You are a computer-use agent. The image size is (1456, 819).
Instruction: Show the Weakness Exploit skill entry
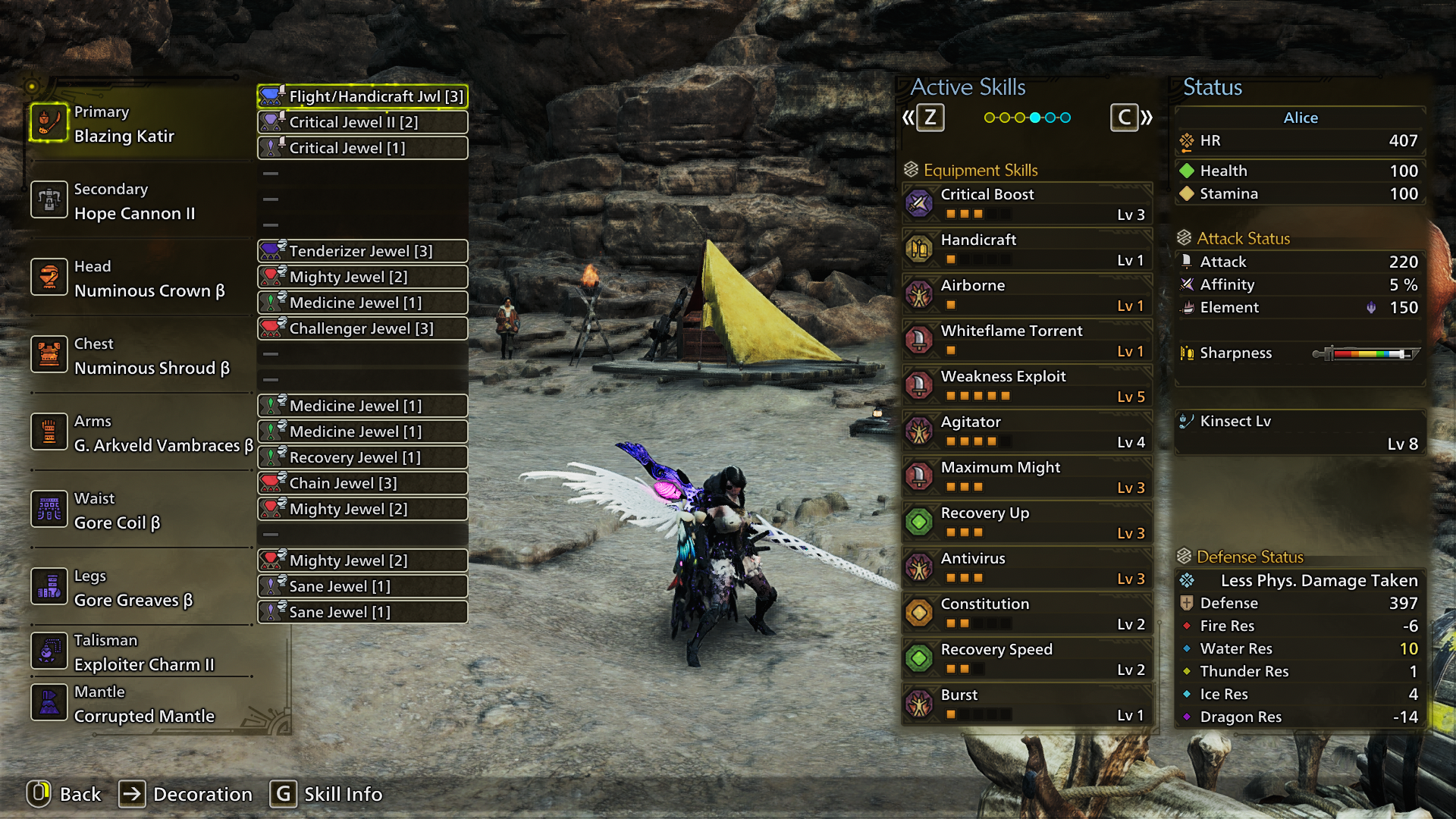point(1028,386)
